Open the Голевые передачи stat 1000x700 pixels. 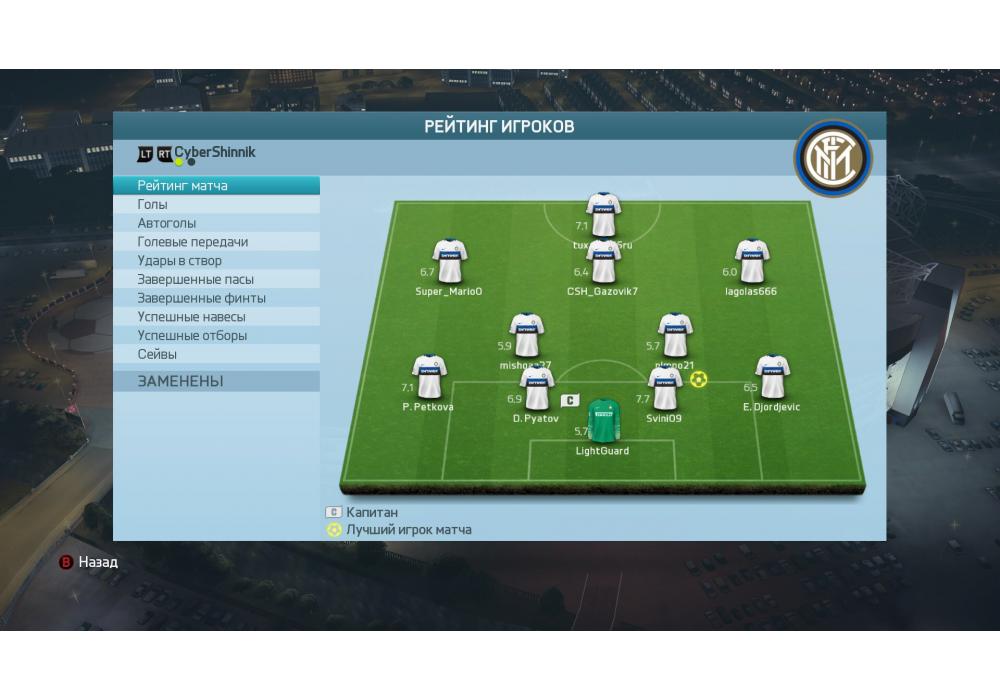[216, 242]
